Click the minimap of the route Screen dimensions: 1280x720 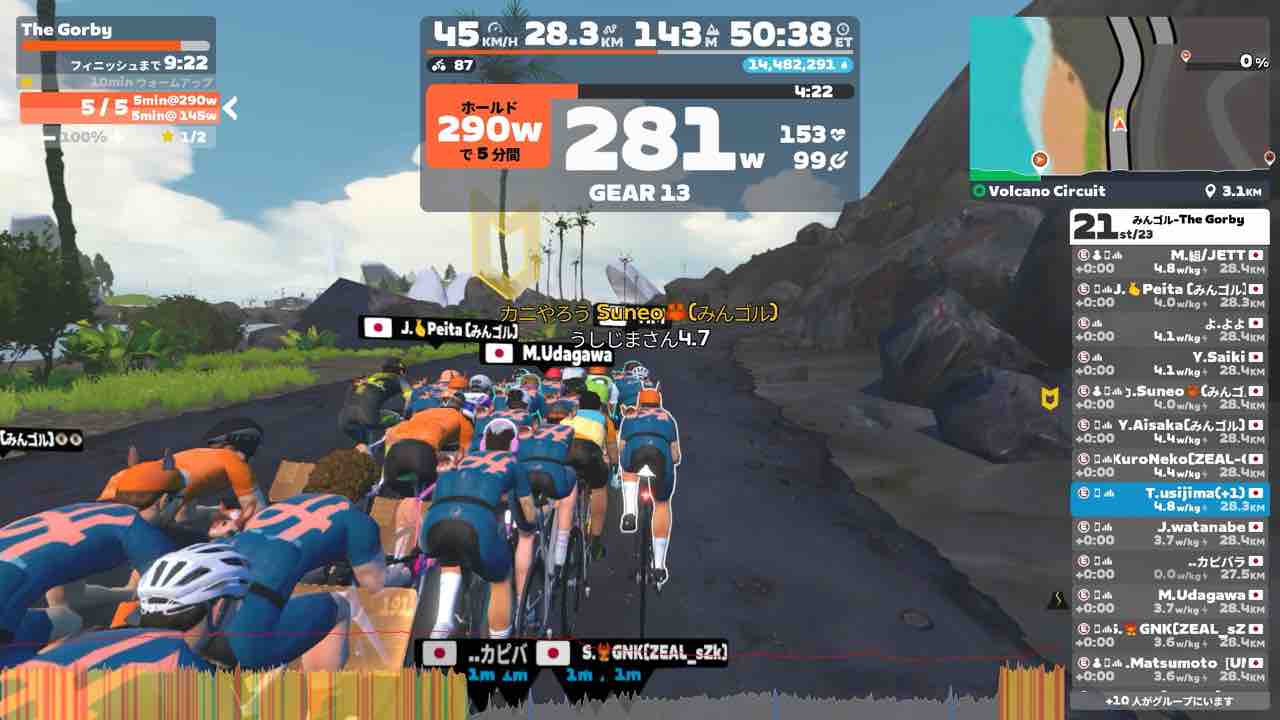1122,96
